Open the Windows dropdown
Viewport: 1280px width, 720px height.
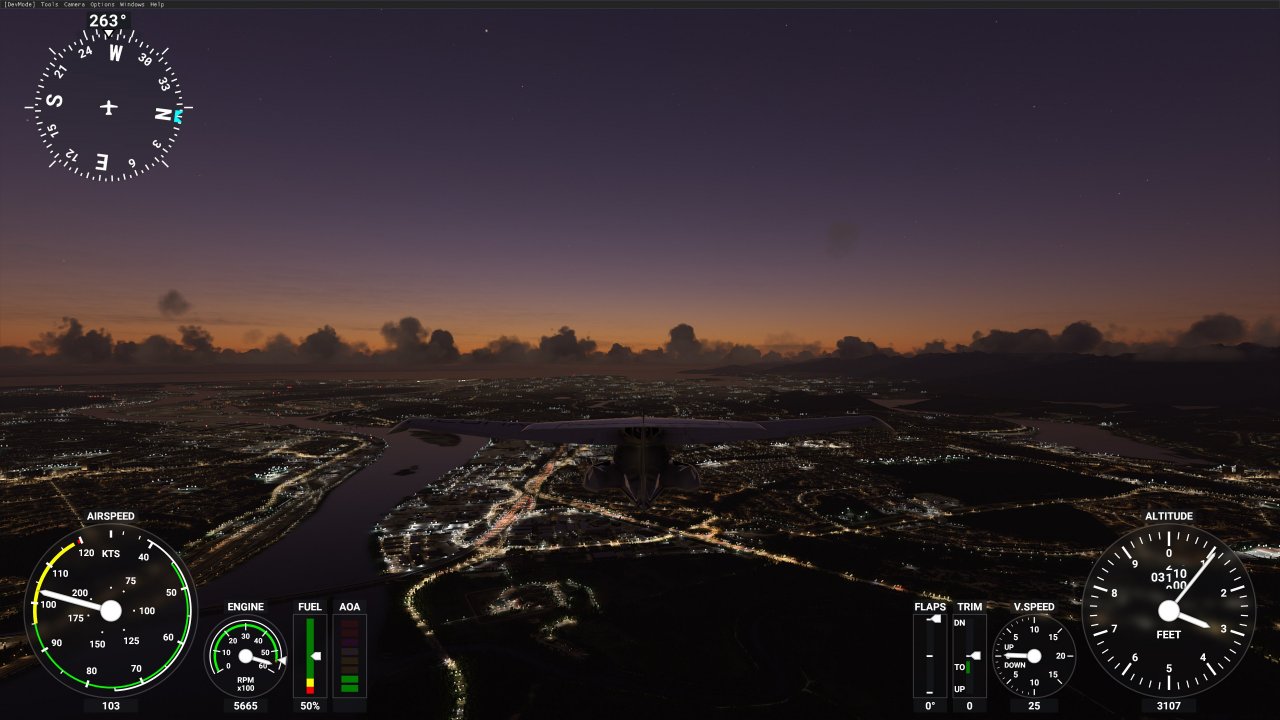coord(132,4)
